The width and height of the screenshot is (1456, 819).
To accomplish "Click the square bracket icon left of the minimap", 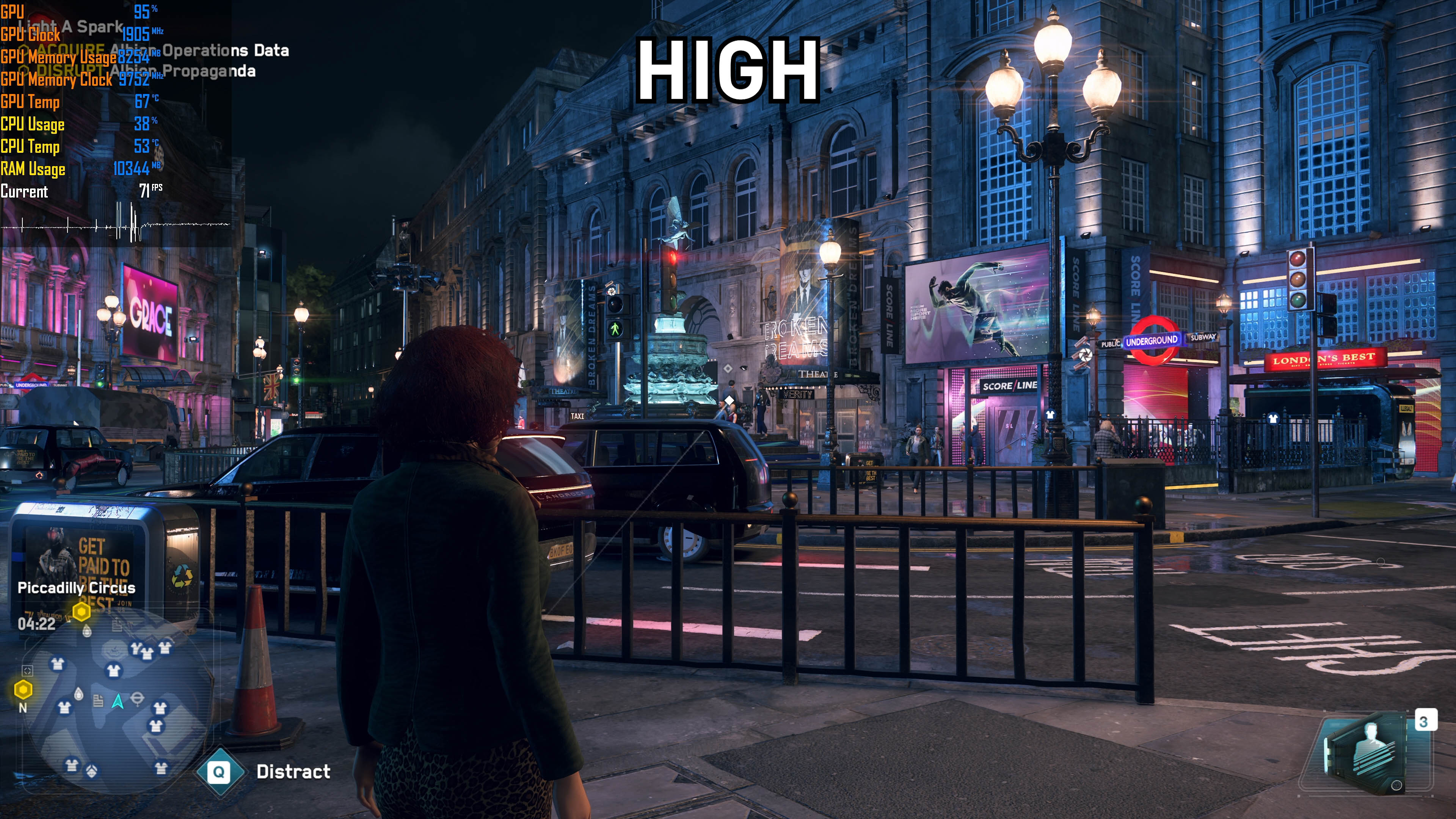I will point(27,670).
